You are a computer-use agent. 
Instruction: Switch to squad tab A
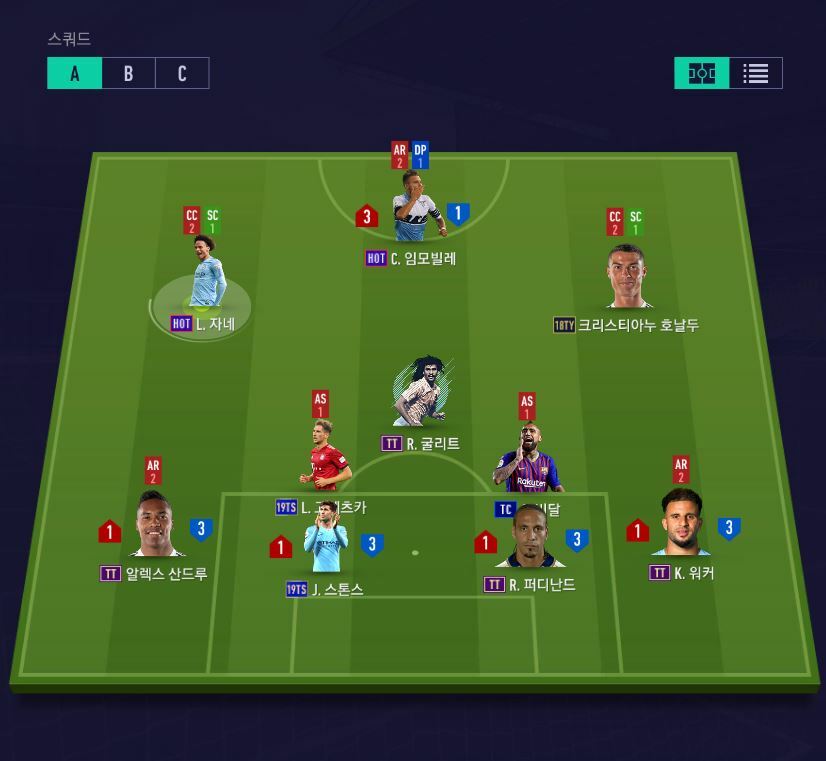click(75, 73)
